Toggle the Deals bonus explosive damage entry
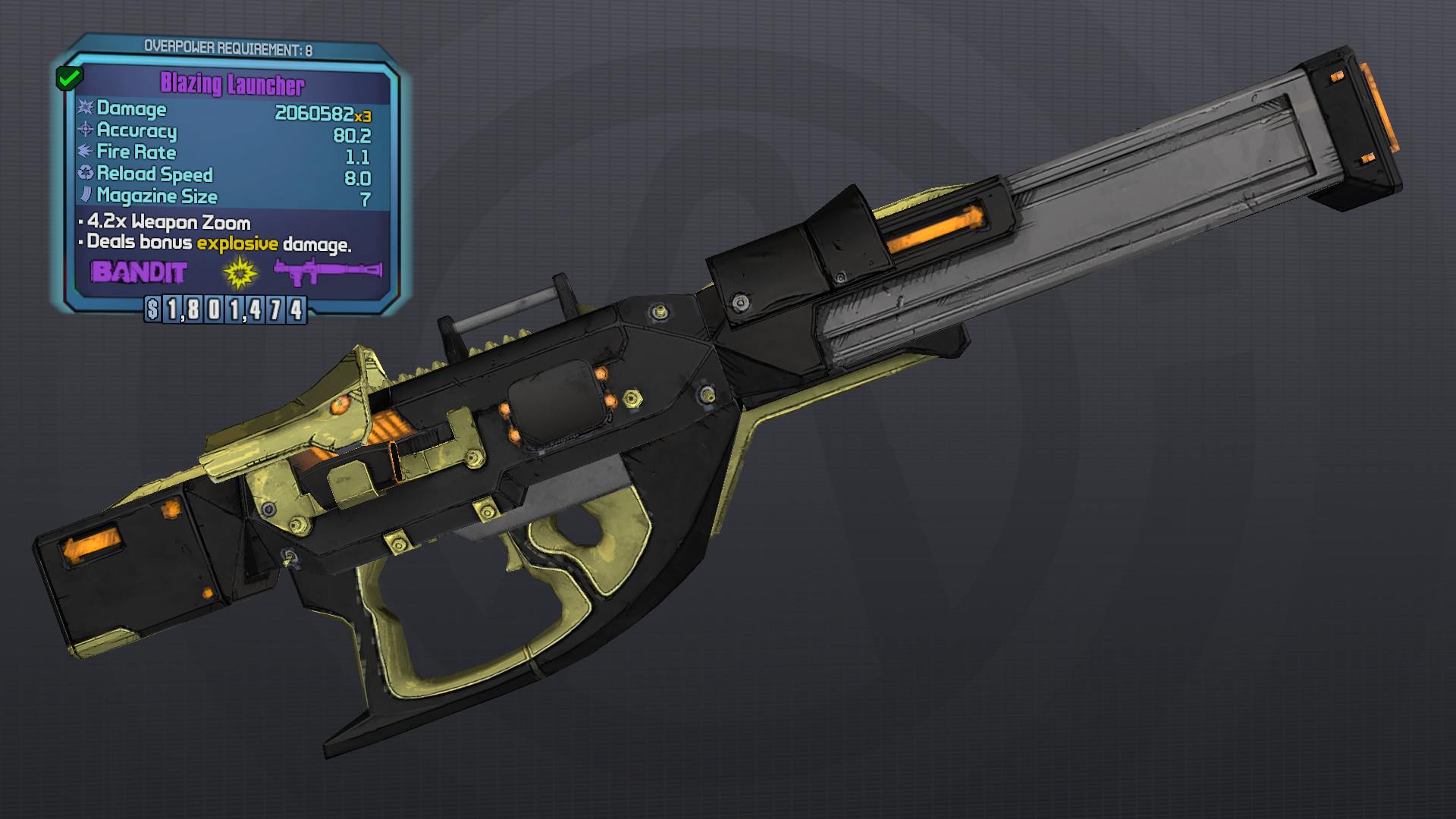 point(216,244)
